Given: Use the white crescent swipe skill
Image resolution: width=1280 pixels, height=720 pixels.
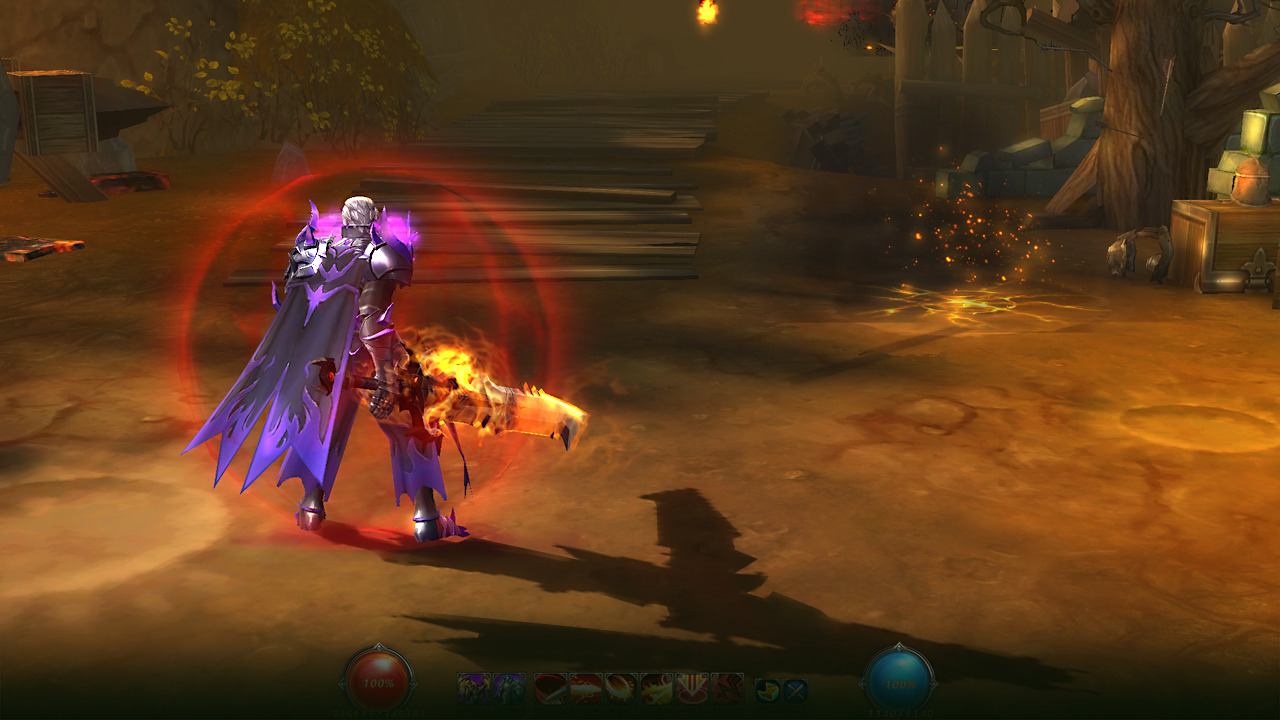Looking at the screenshot, I should 621,688.
